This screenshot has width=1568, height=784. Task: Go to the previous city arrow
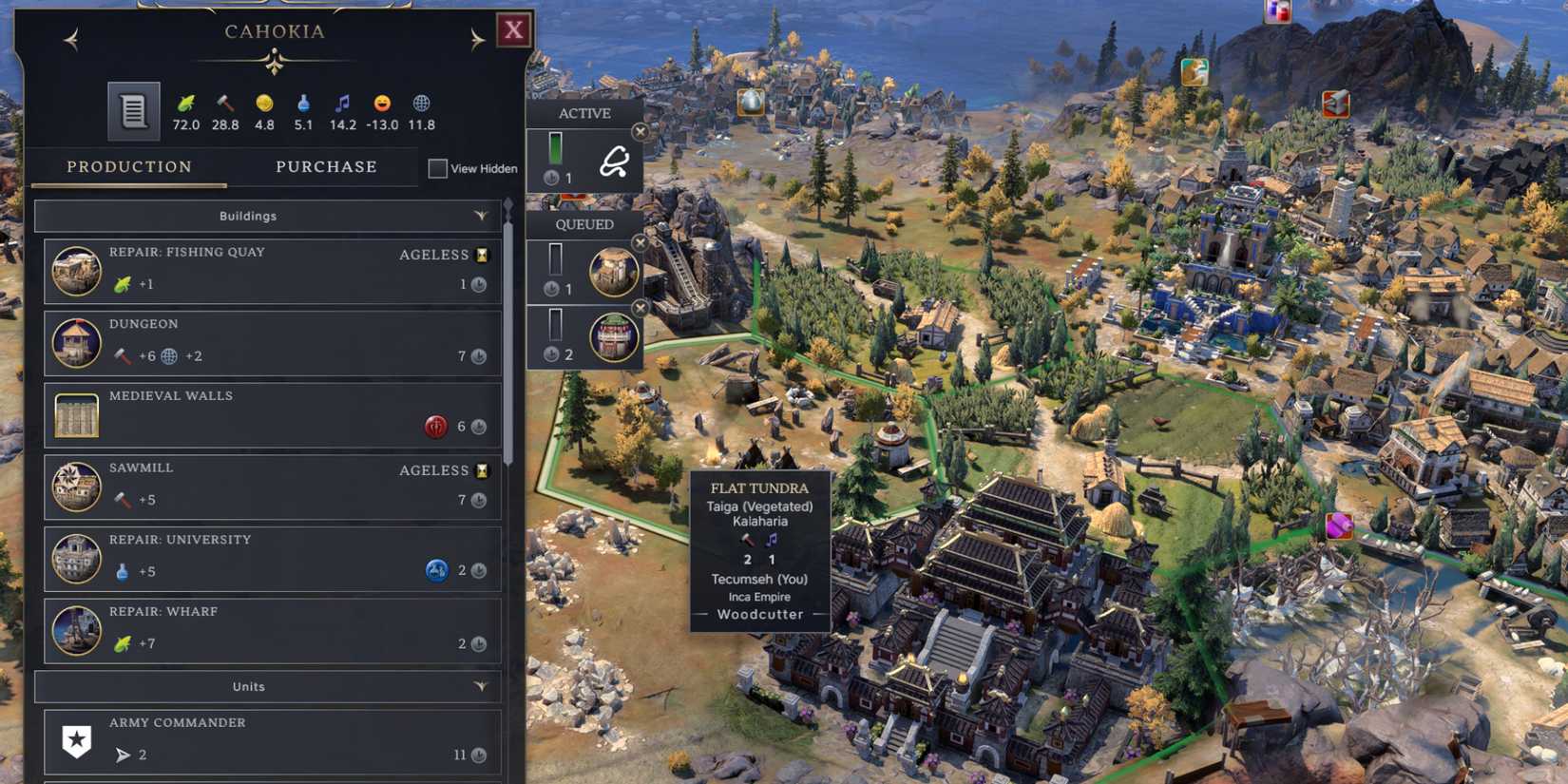tap(71, 39)
